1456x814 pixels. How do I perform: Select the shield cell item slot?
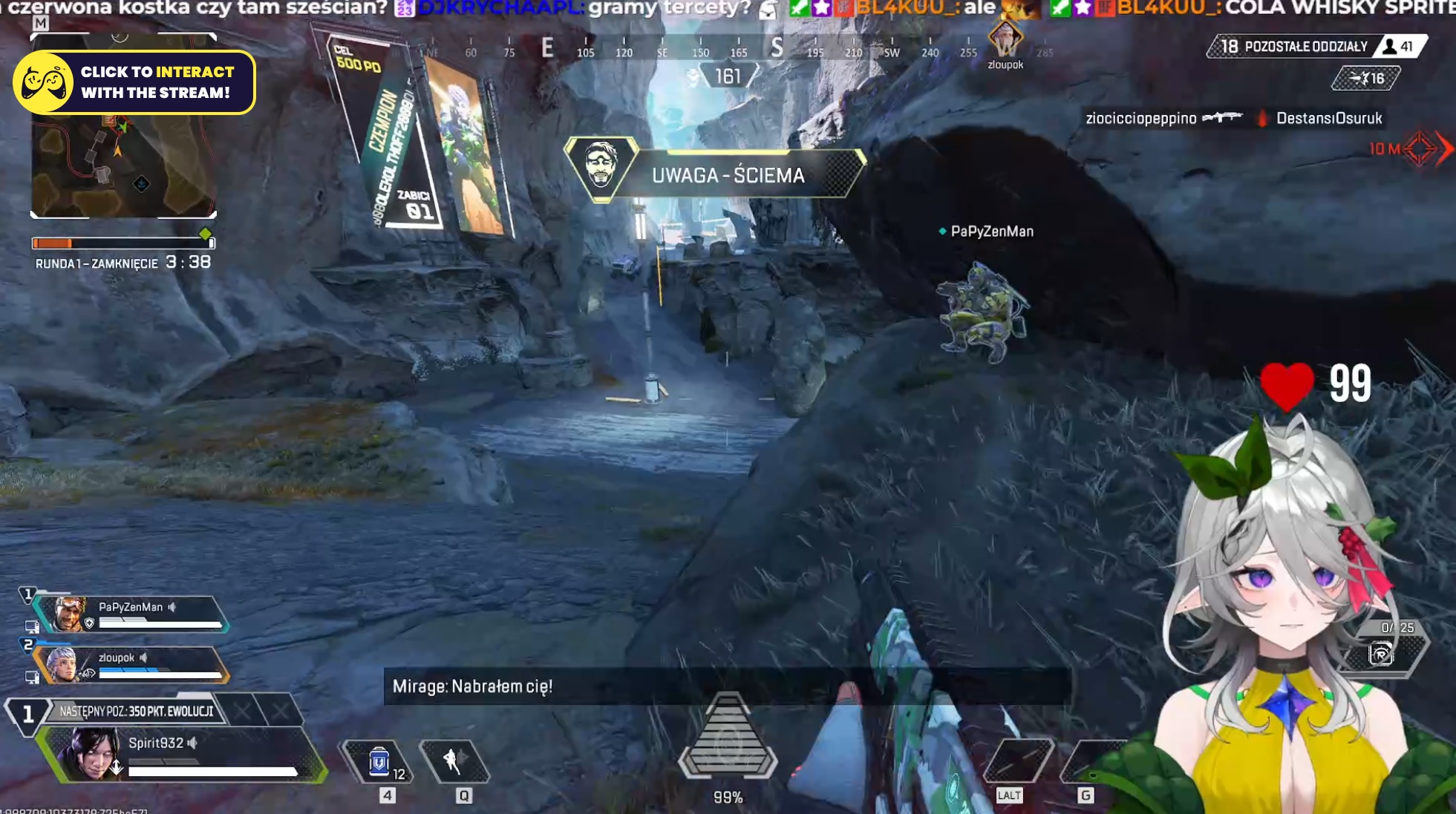click(379, 762)
